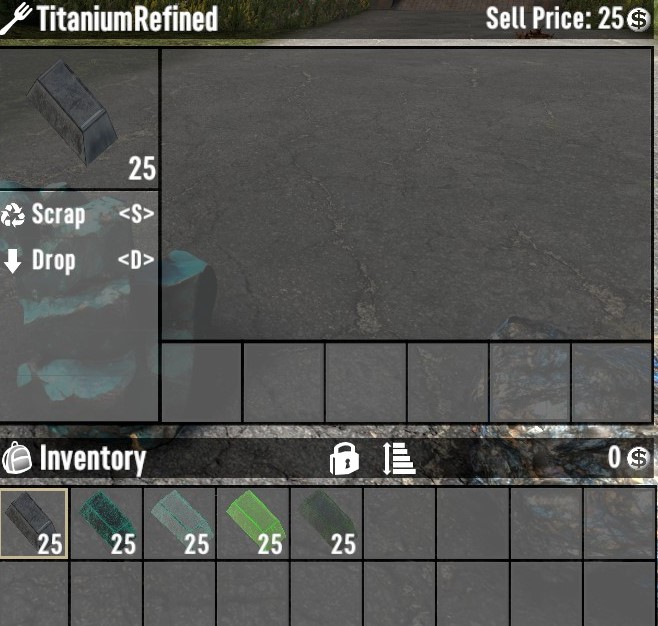The image size is (658, 626).
Task: Choose the dark forest green ingot slot
Action: point(326,522)
